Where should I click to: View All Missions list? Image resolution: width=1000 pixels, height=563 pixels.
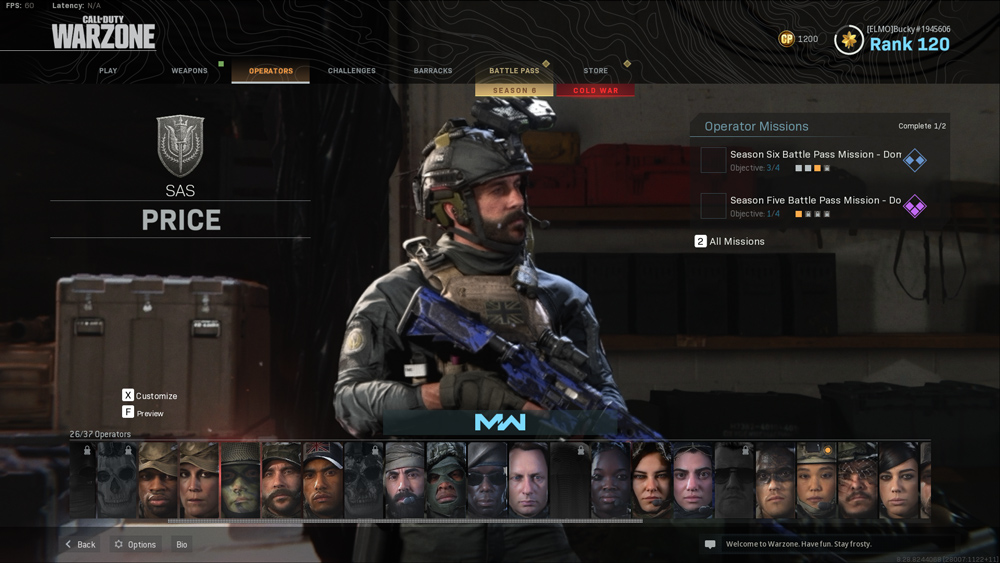coord(730,242)
